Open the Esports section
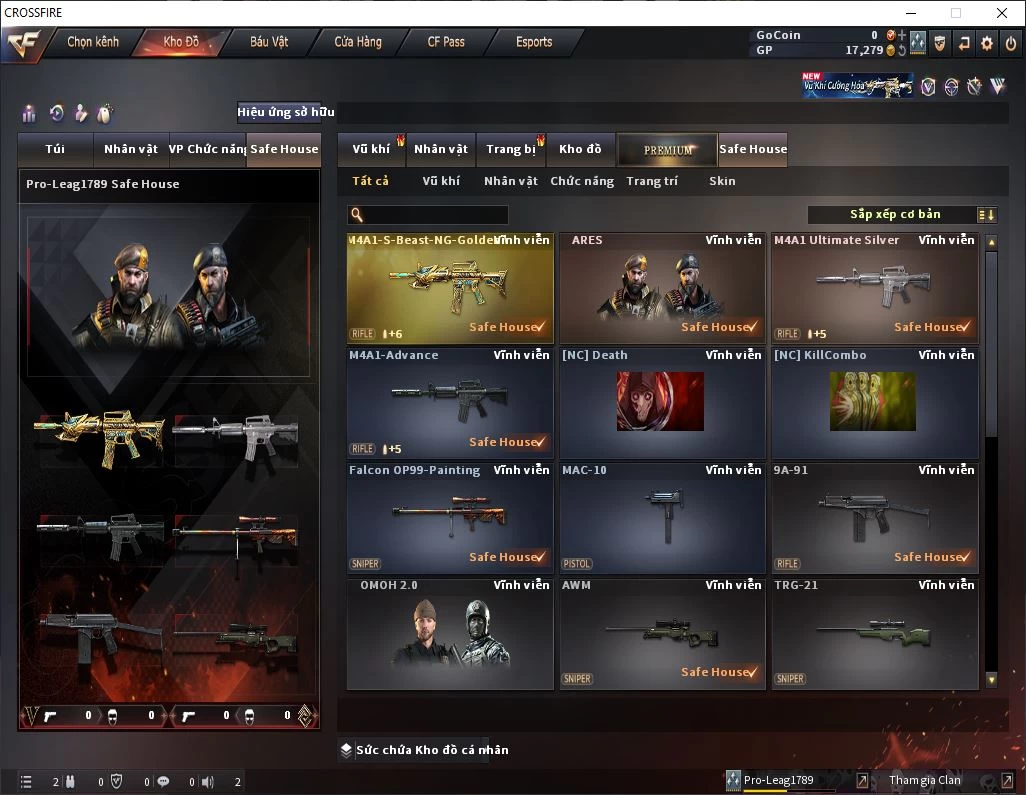The height and width of the screenshot is (795, 1026). pos(534,42)
